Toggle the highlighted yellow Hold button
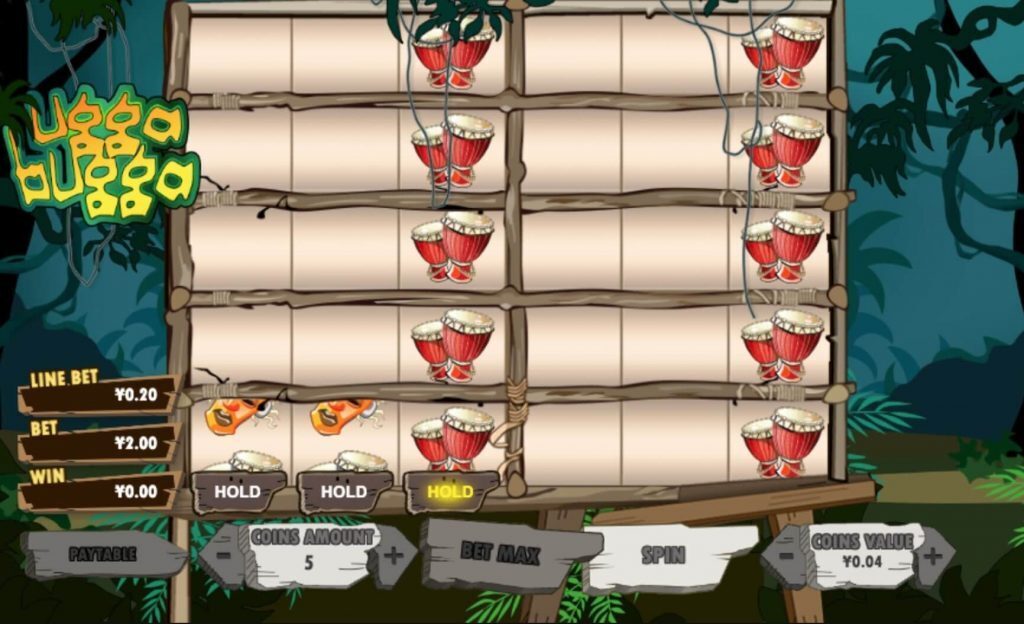The height and width of the screenshot is (624, 1024). click(x=450, y=491)
